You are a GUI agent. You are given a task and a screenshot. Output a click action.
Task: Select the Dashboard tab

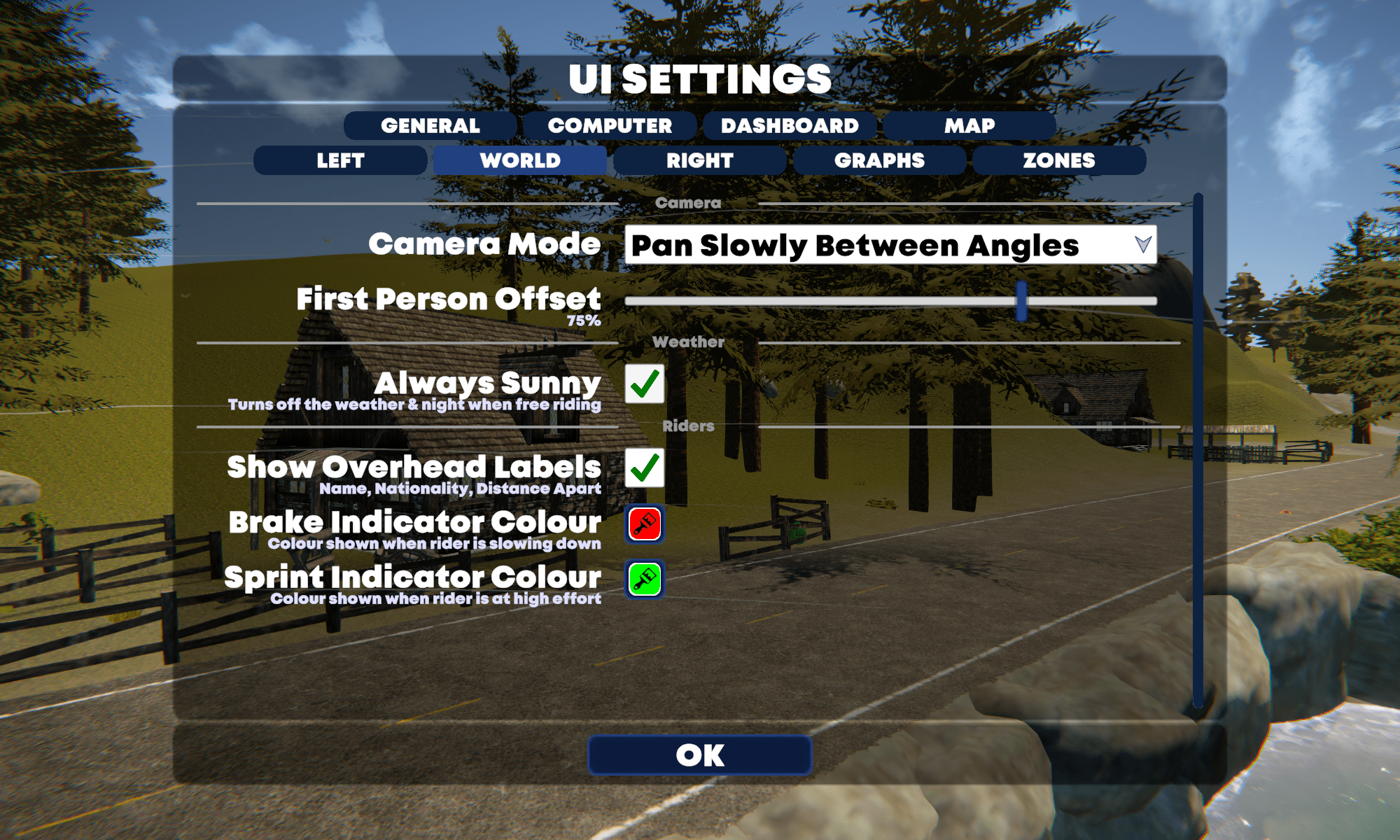790,126
